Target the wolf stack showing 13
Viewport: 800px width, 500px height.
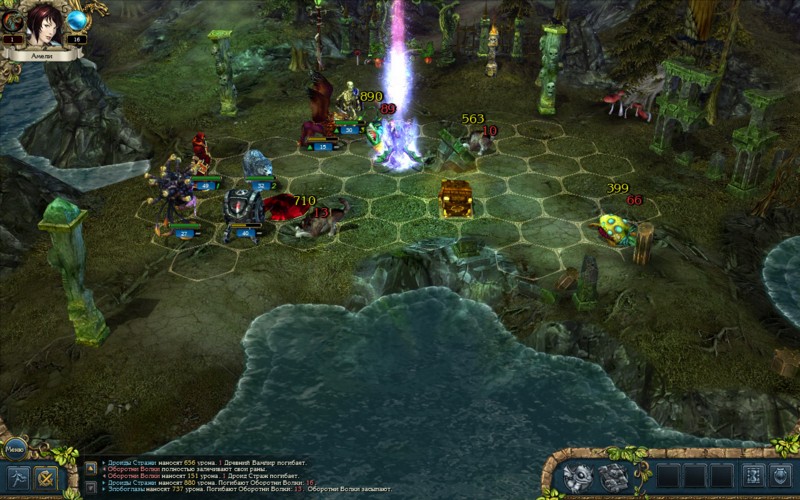click(x=318, y=224)
